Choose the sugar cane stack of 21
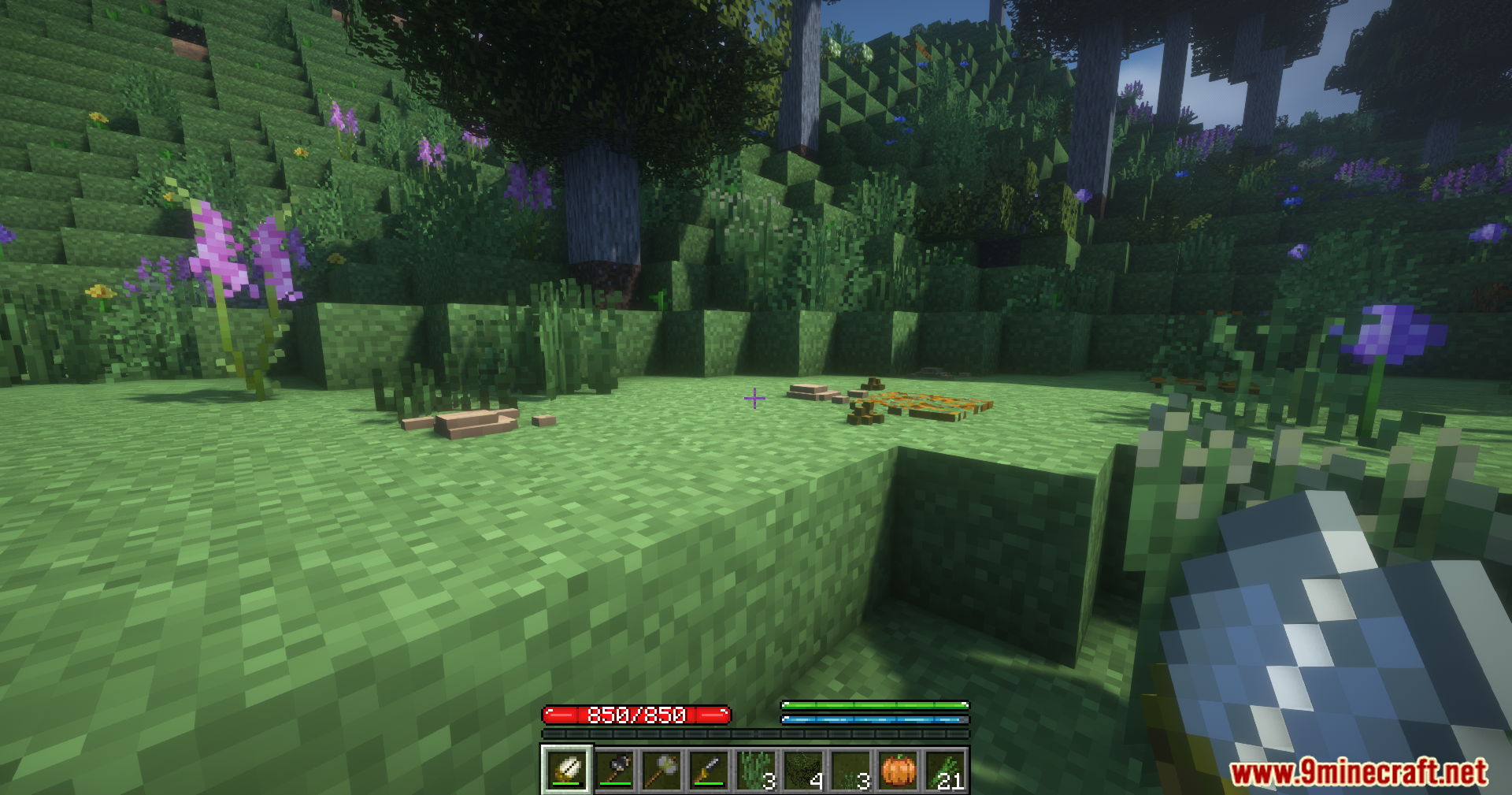 (x=946, y=770)
